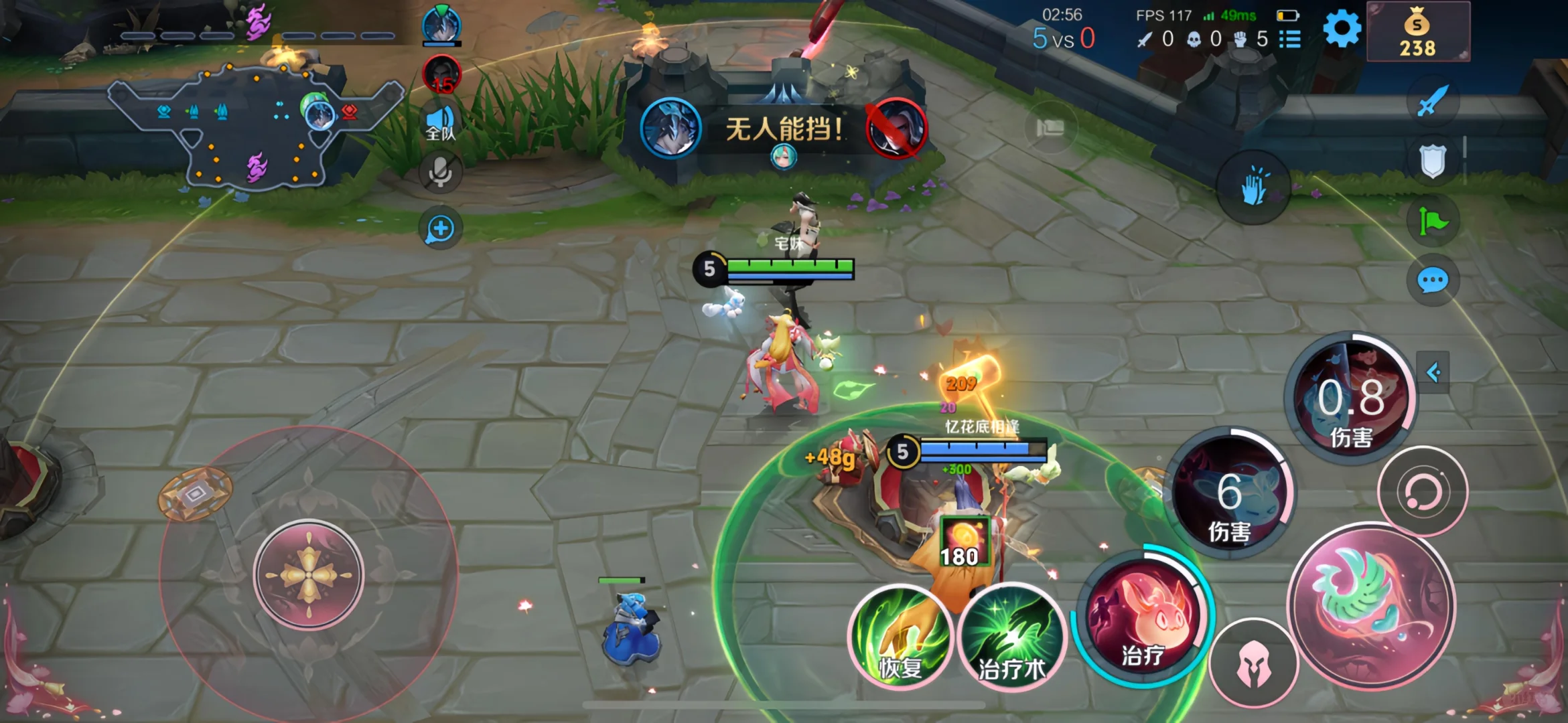Toggle the team voice speaker
Viewport: 1568px width, 723px height.
440,124
